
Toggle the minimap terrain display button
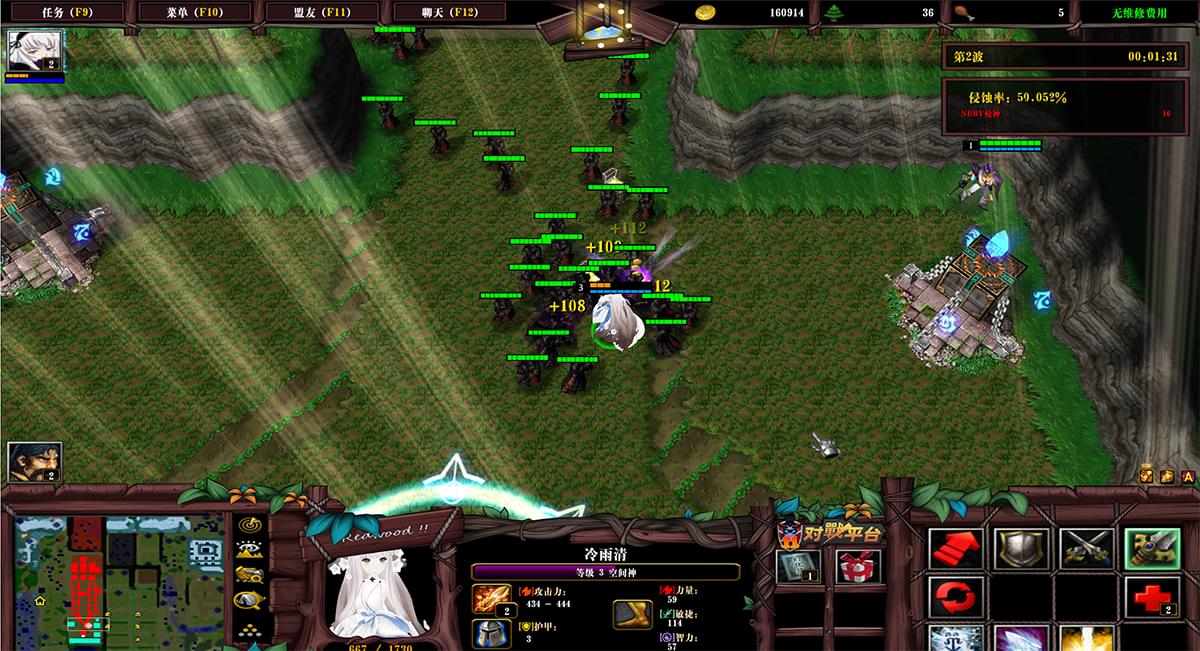(x=249, y=549)
